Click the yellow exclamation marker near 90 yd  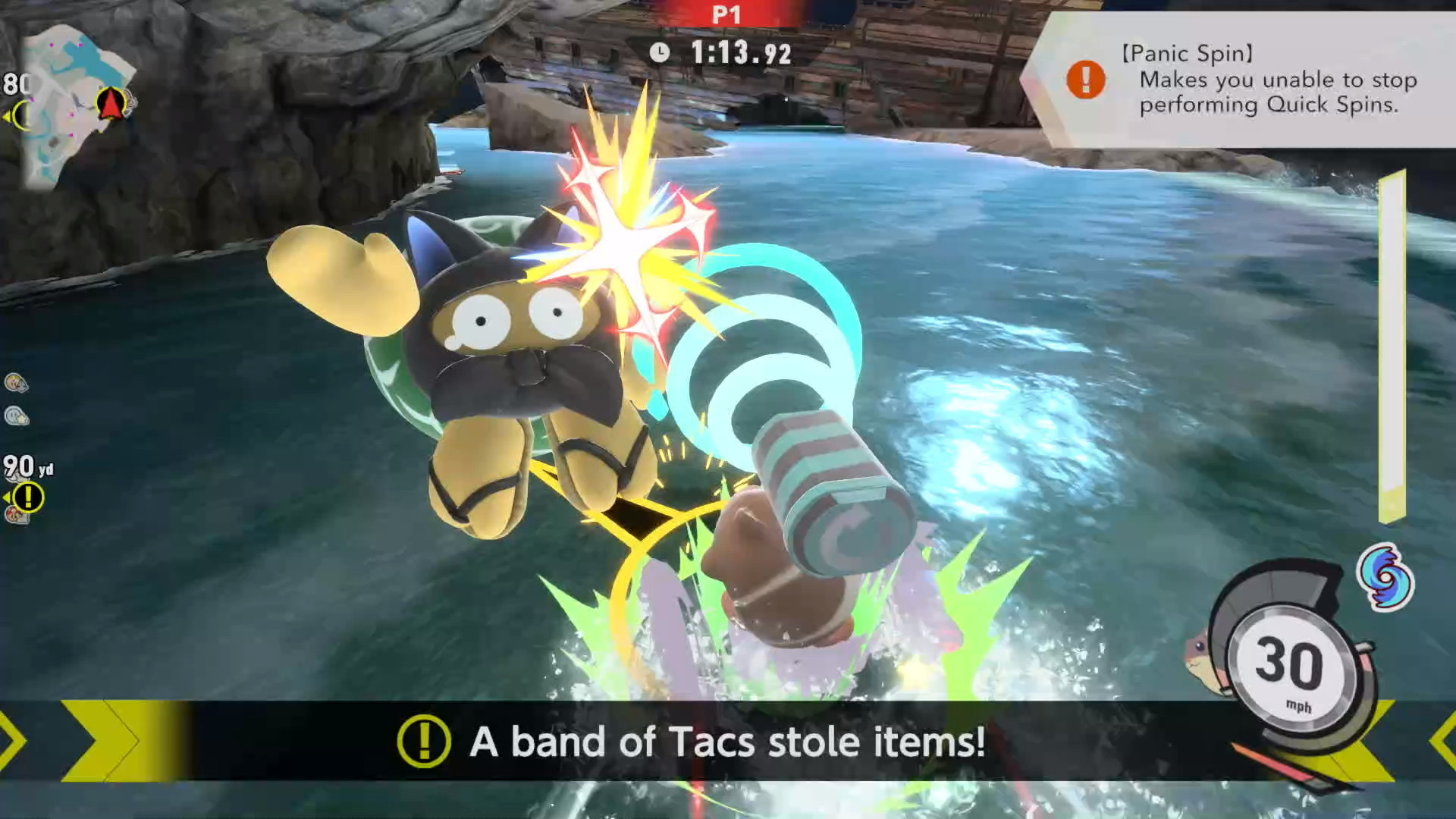(27, 495)
